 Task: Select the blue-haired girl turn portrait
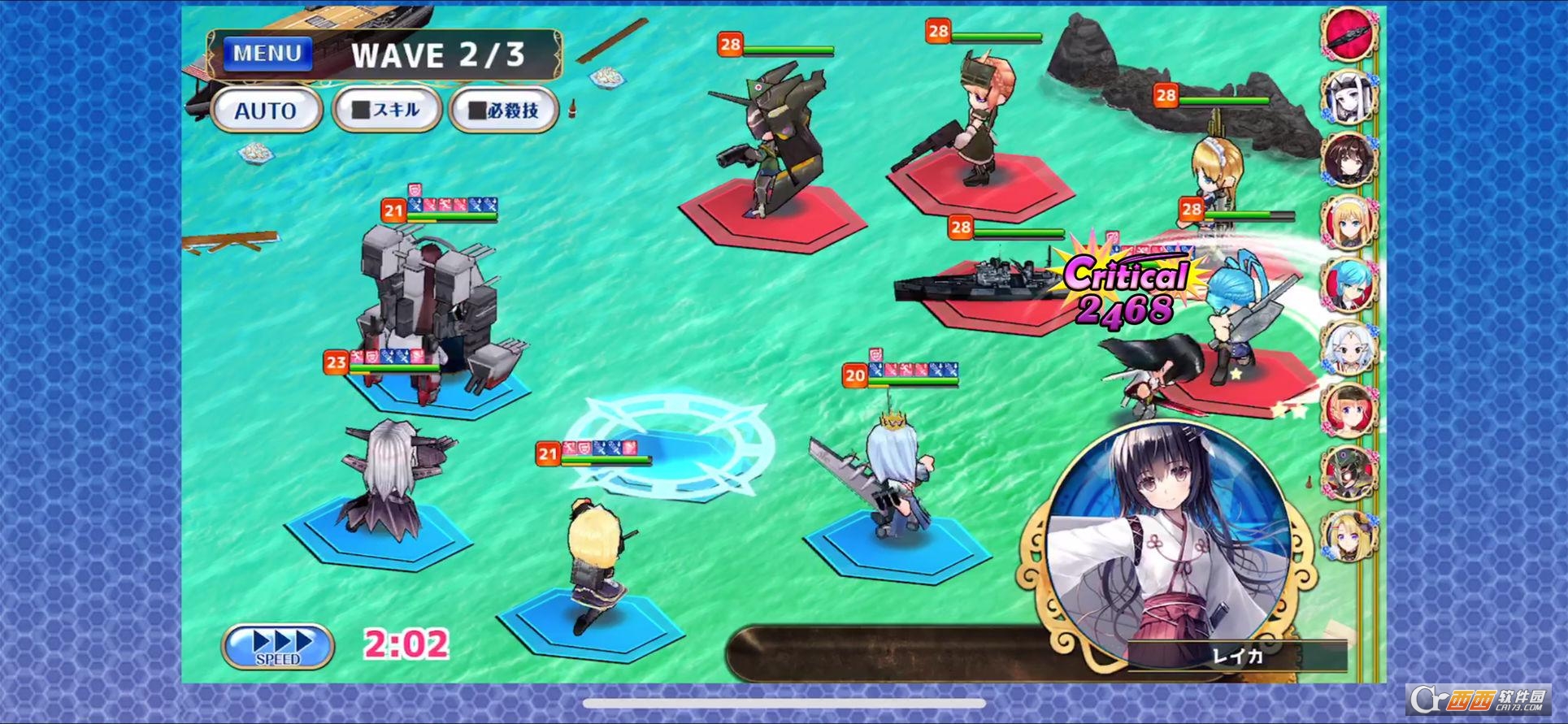click(x=1349, y=284)
